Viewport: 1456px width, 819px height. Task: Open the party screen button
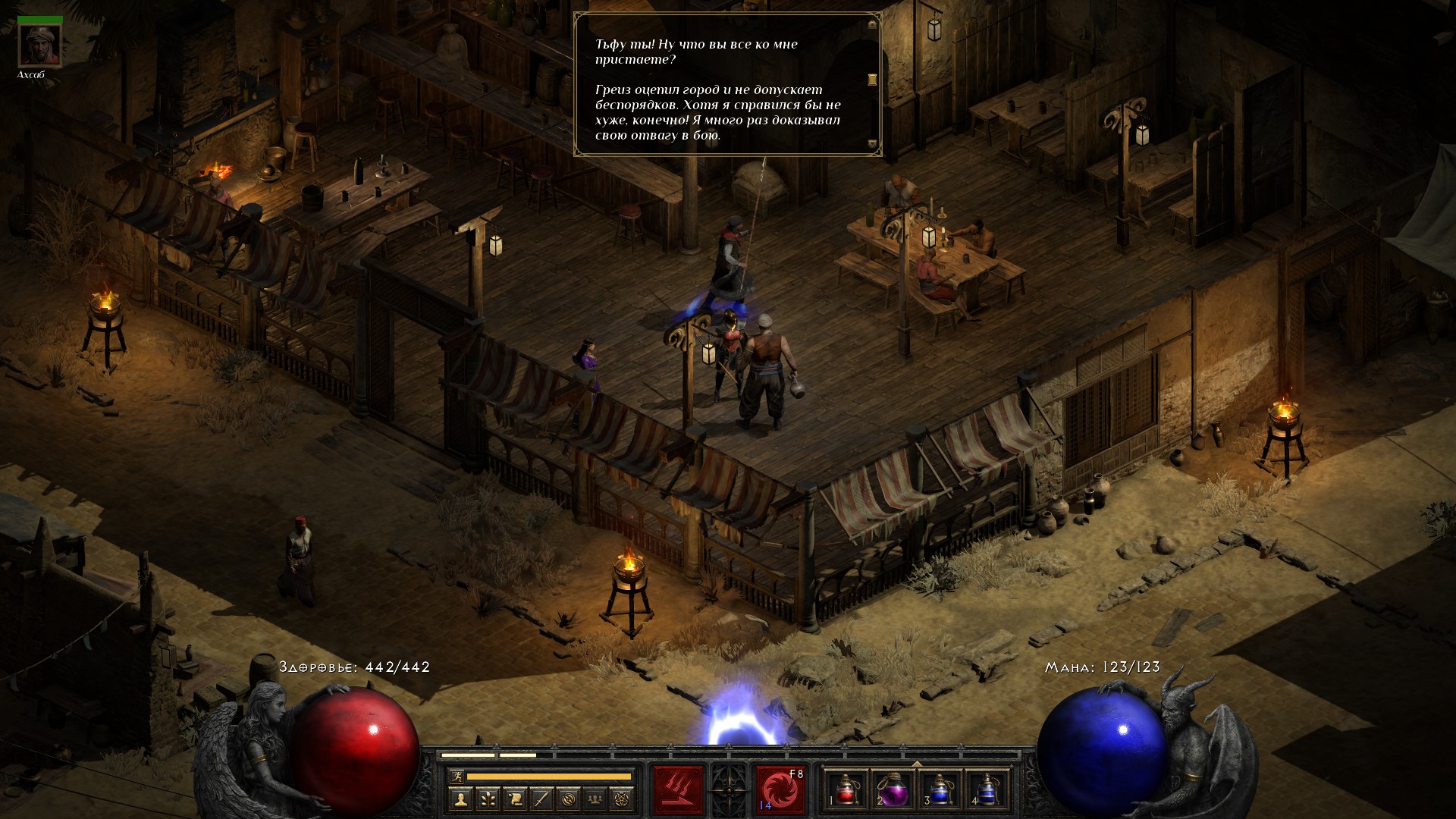point(596,799)
